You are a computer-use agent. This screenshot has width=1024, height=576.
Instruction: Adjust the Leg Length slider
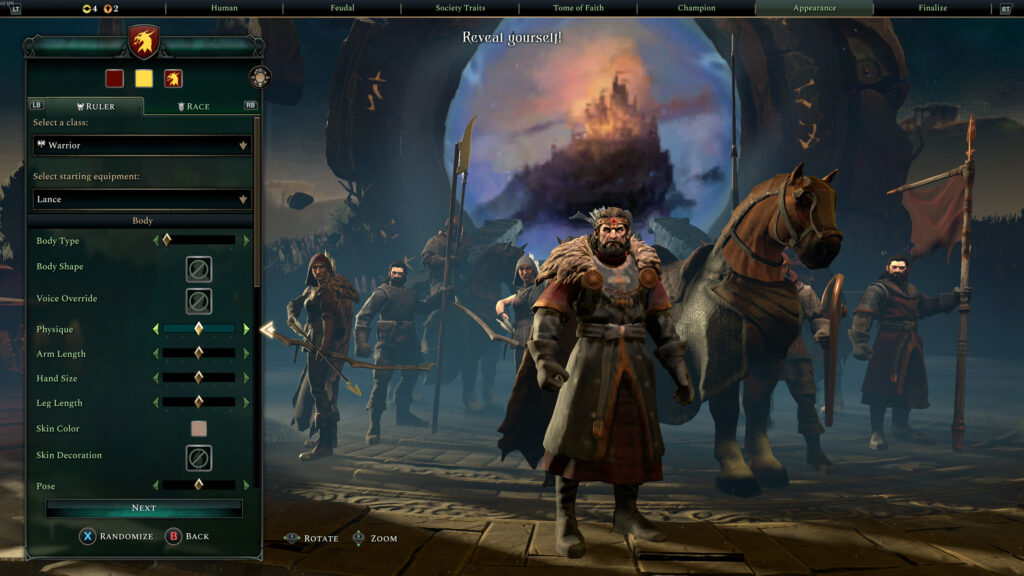[x=199, y=402]
